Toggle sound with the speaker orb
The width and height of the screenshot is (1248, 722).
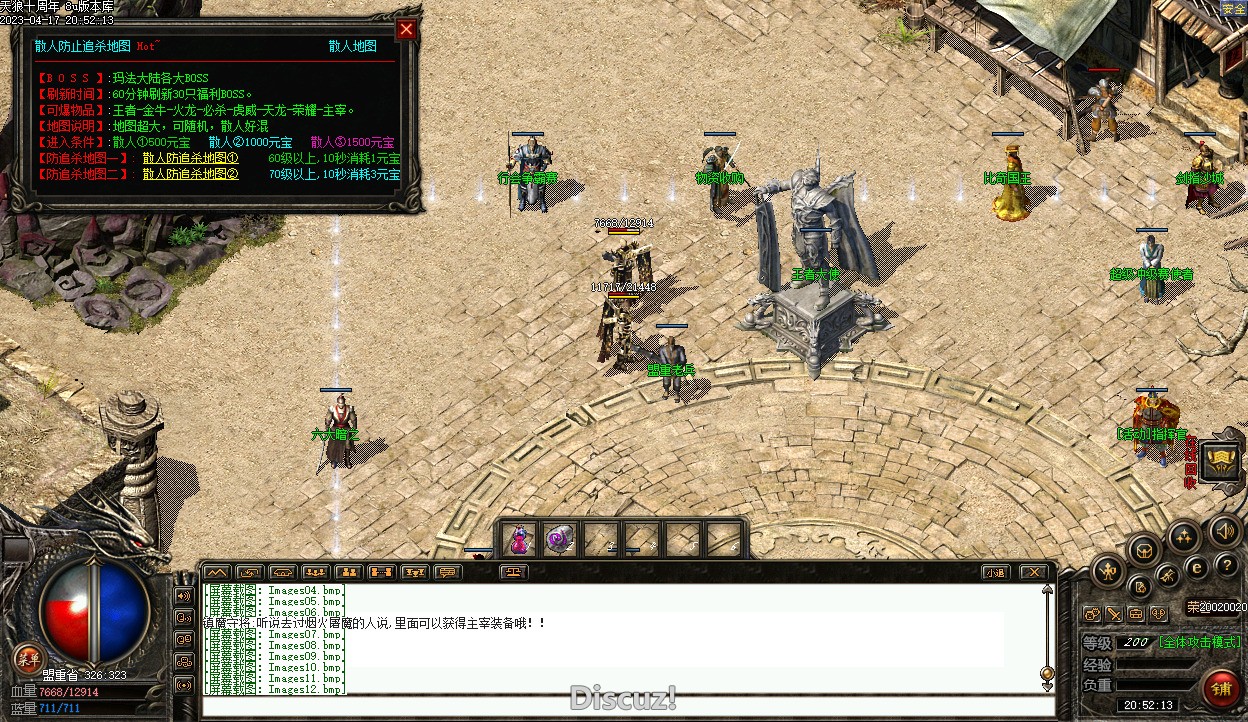pos(1225,530)
